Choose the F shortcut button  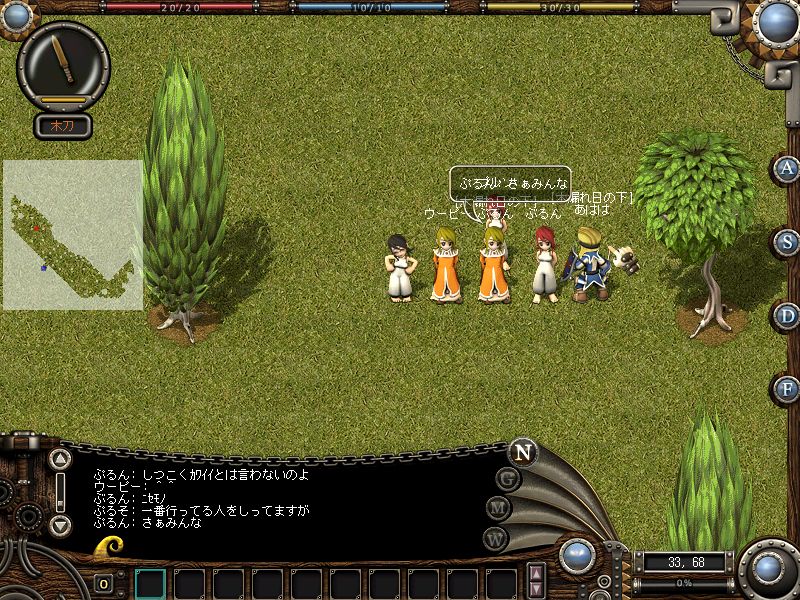click(x=787, y=389)
